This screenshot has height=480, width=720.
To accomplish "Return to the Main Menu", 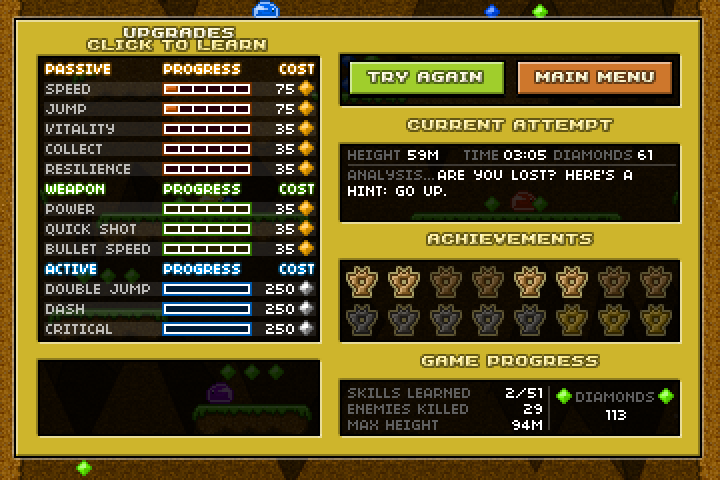I will (x=594, y=77).
